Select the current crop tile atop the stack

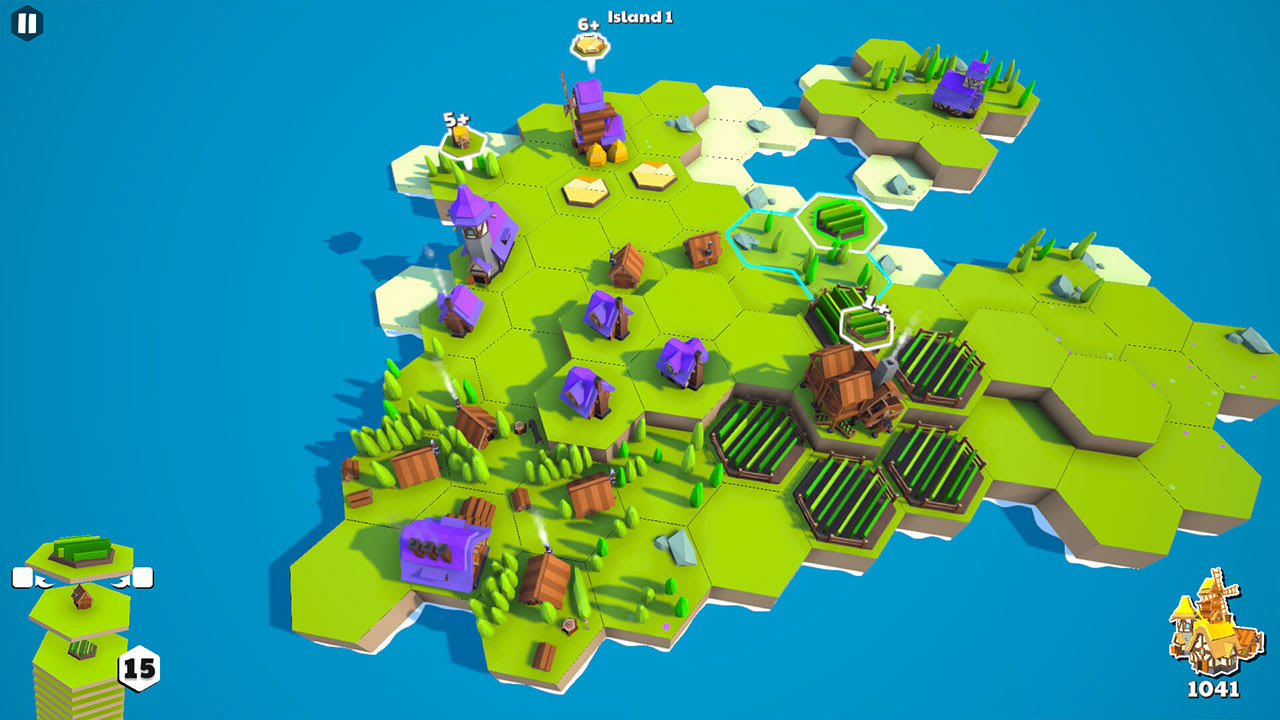pos(83,554)
